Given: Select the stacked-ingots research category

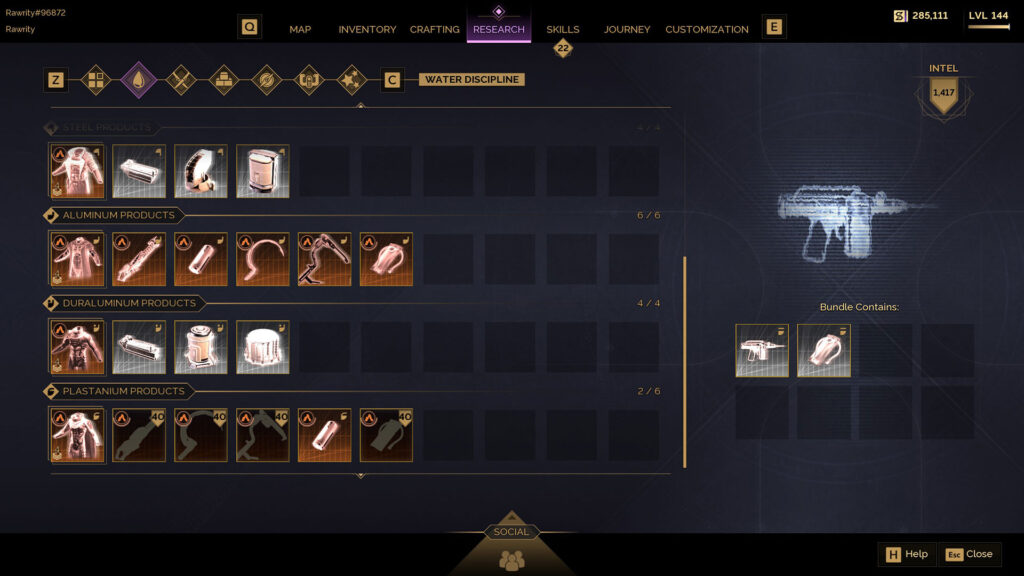Looking at the screenshot, I should (223, 79).
